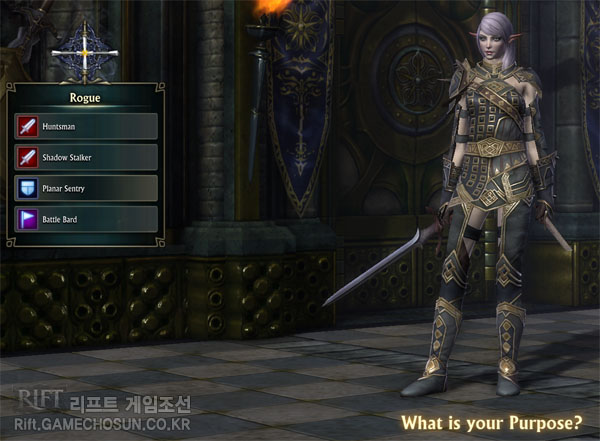Pick the Planar Sentry purpose
The height and width of the screenshot is (441, 600).
85,188
